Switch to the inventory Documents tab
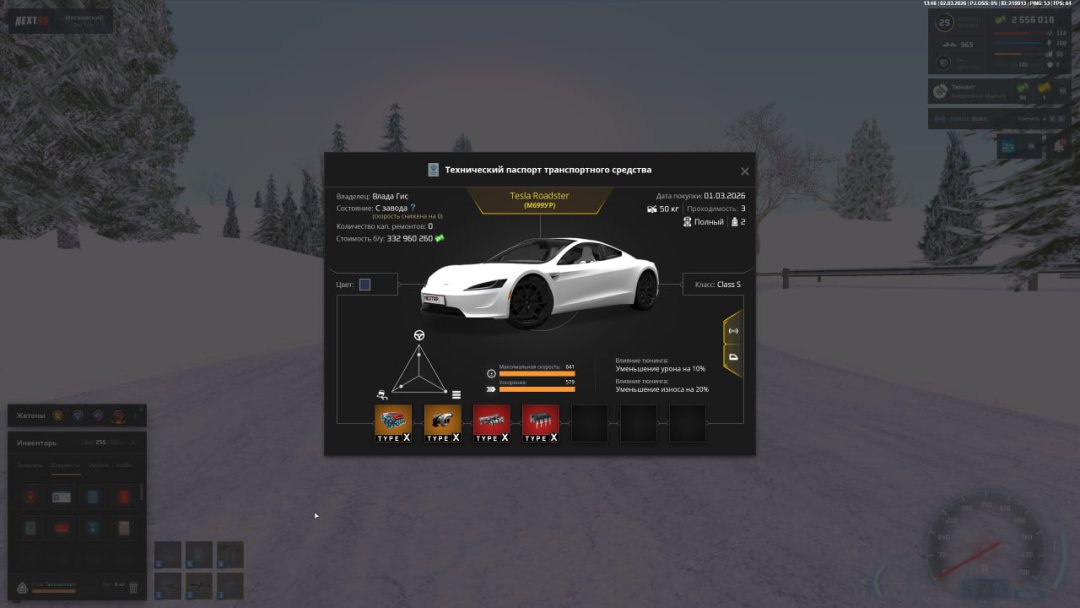This screenshot has width=1080, height=608. 66,466
